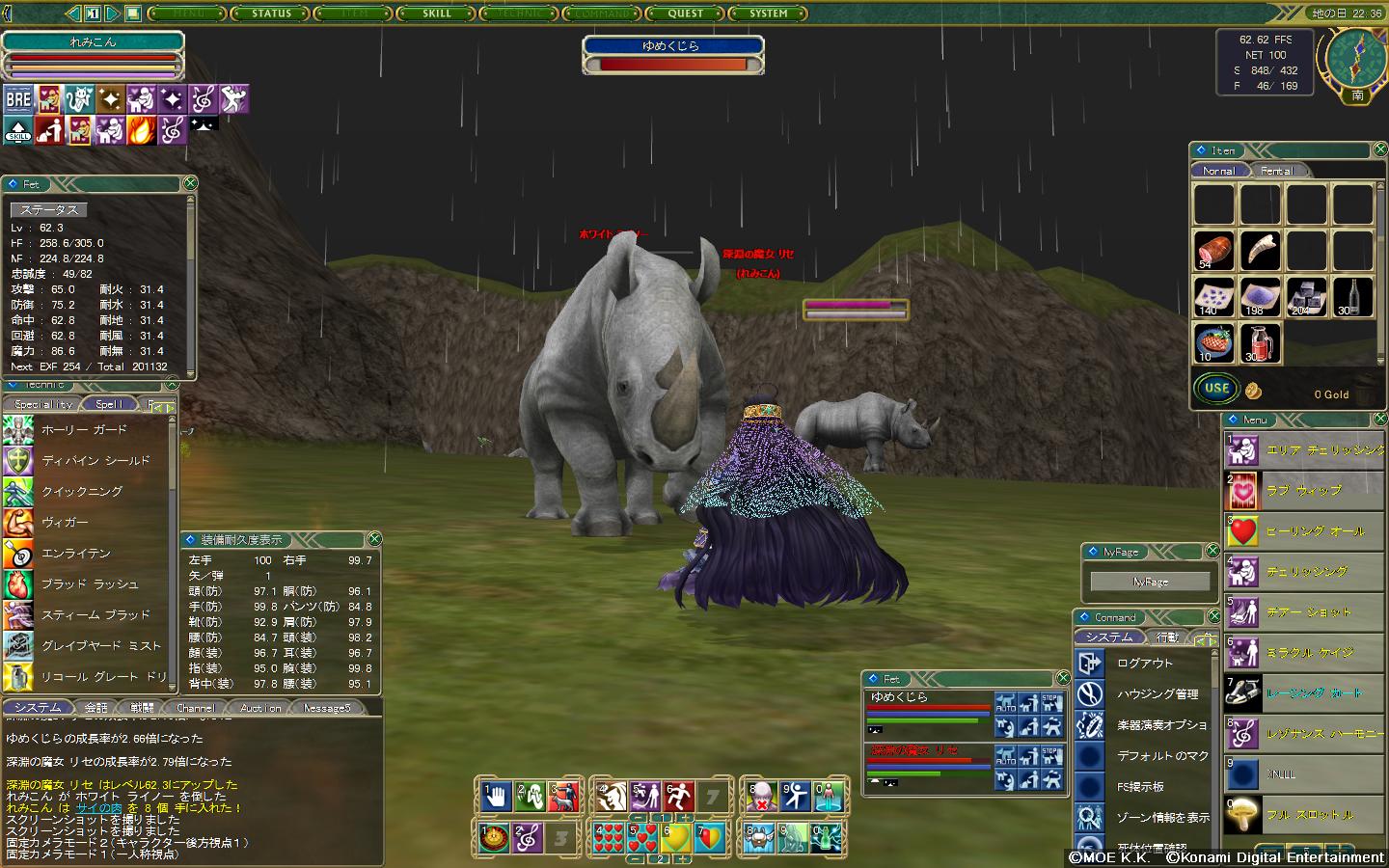The image size is (1389, 868).
Task: Close the Item window
Action: pos(1380,149)
